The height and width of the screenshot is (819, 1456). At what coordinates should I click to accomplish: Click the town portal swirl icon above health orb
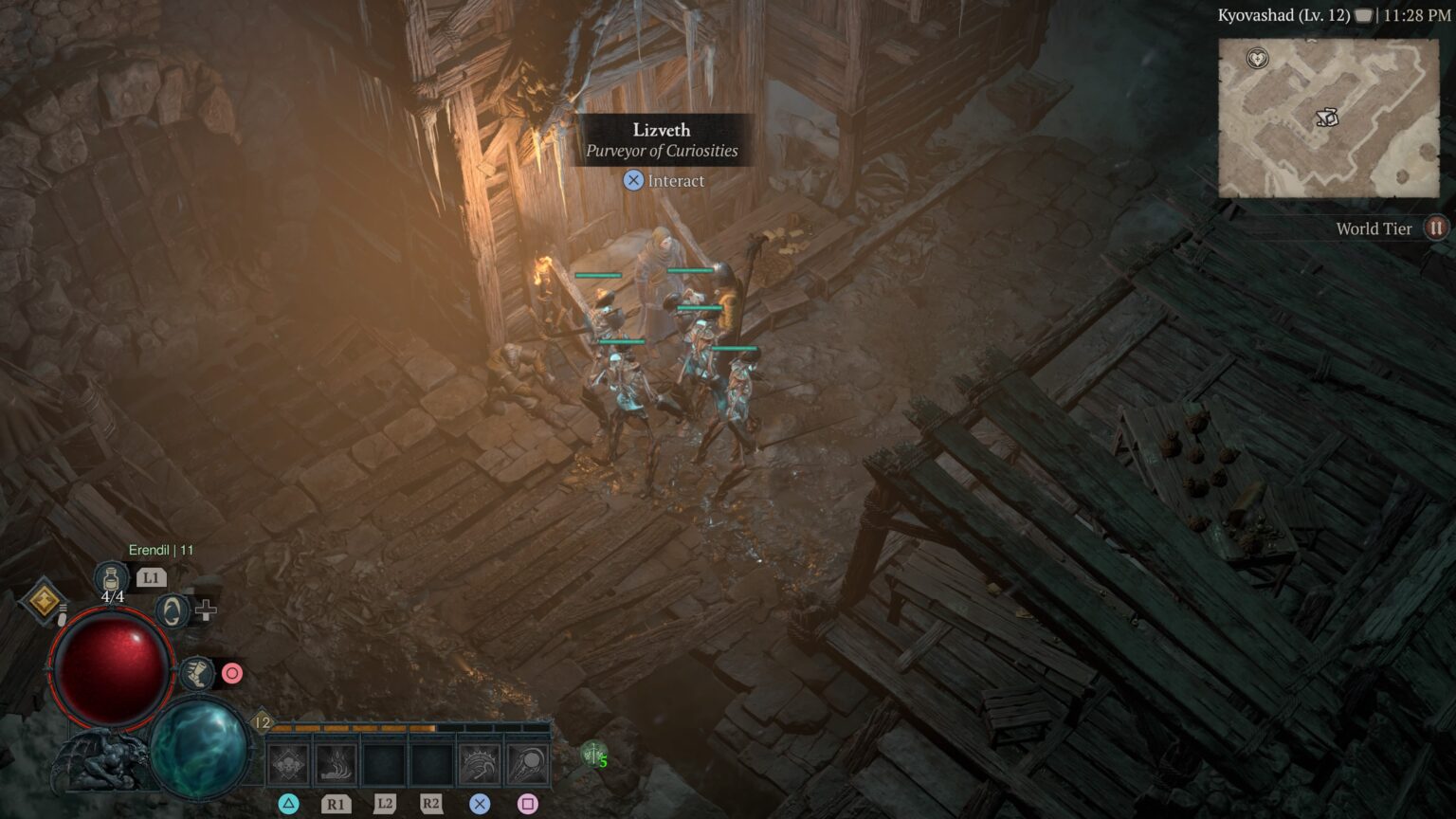(171, 610)
